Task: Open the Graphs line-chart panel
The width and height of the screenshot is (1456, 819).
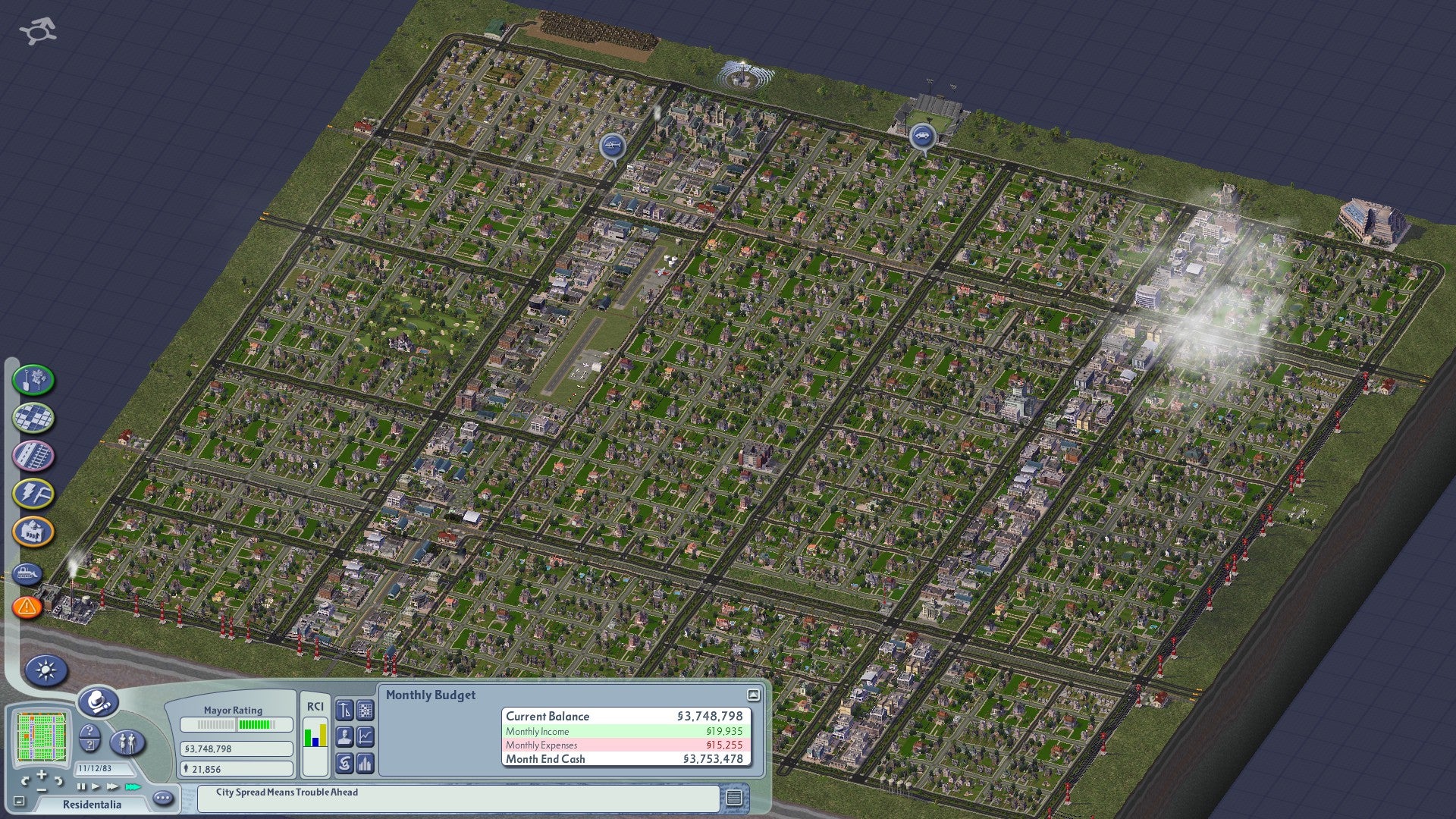Action: pyautogui.click(x=364, y=737)
